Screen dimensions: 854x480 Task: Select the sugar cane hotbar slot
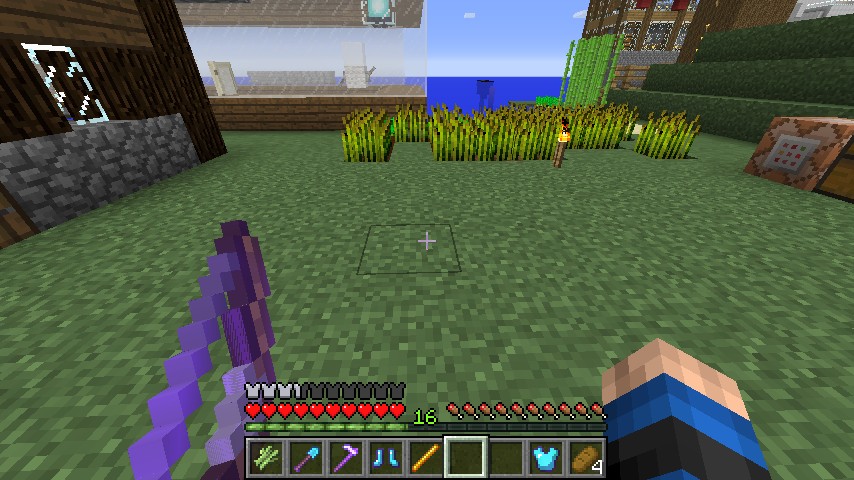coord(266,458)
